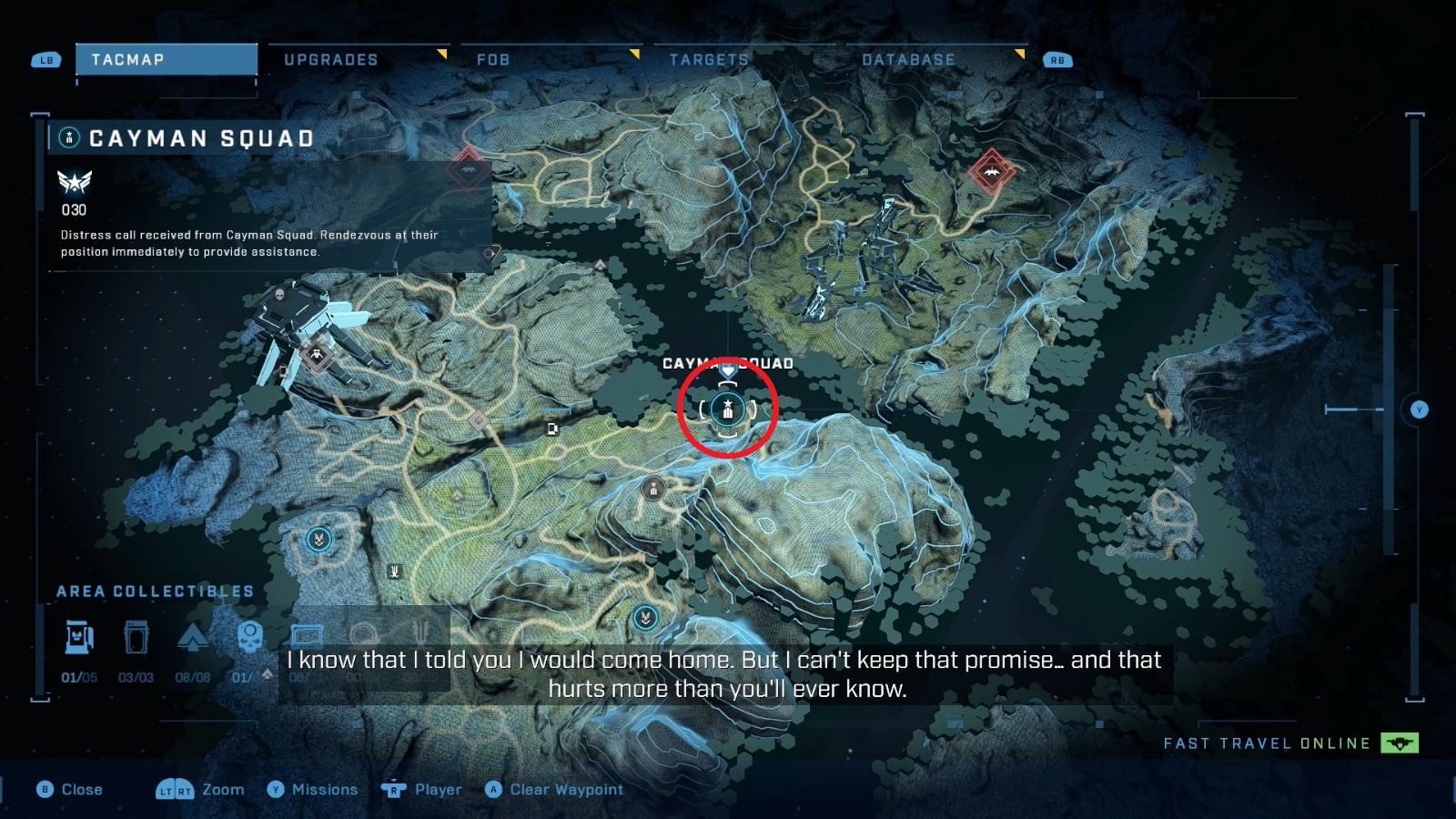The width and height of the screenshot is (1456, 819).
Task: Switch to the UPGRADES tab
Action: pyautogui.click(x=330, y=60)
